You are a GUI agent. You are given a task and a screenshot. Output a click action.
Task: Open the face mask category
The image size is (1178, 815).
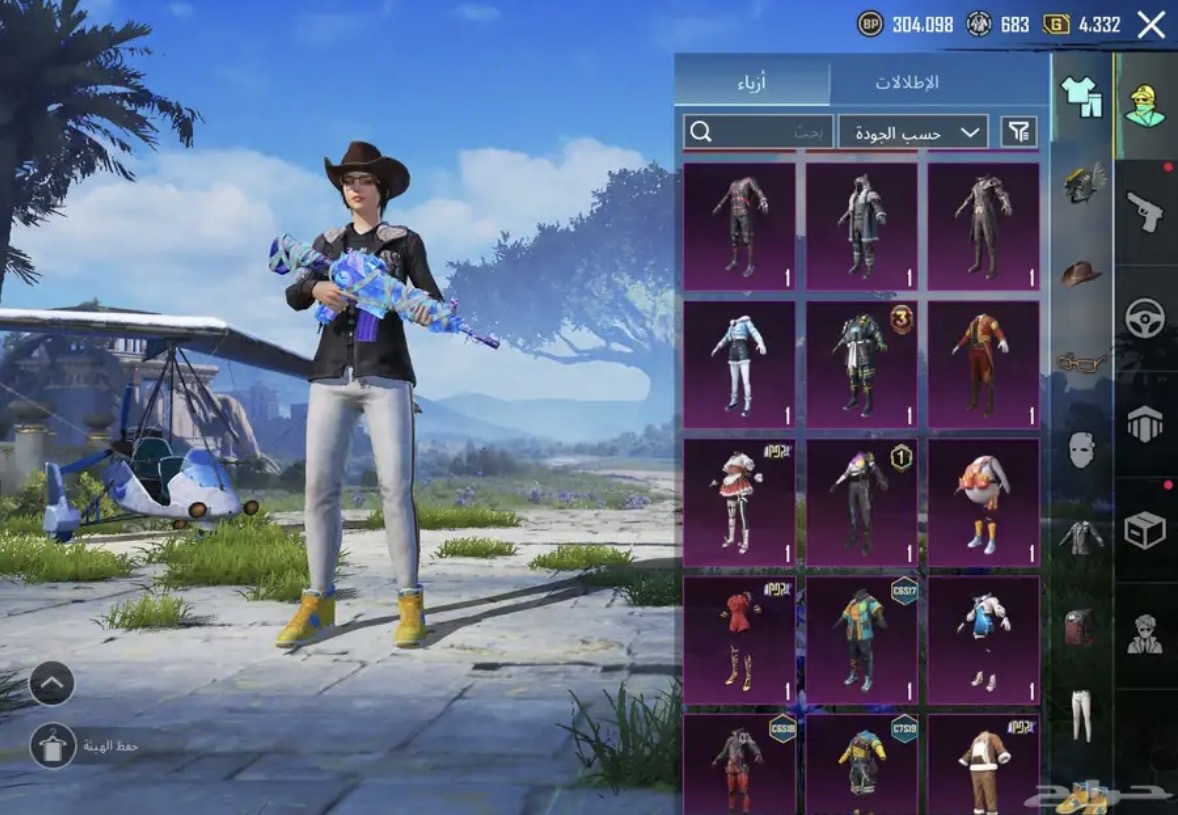[1080, 450]
